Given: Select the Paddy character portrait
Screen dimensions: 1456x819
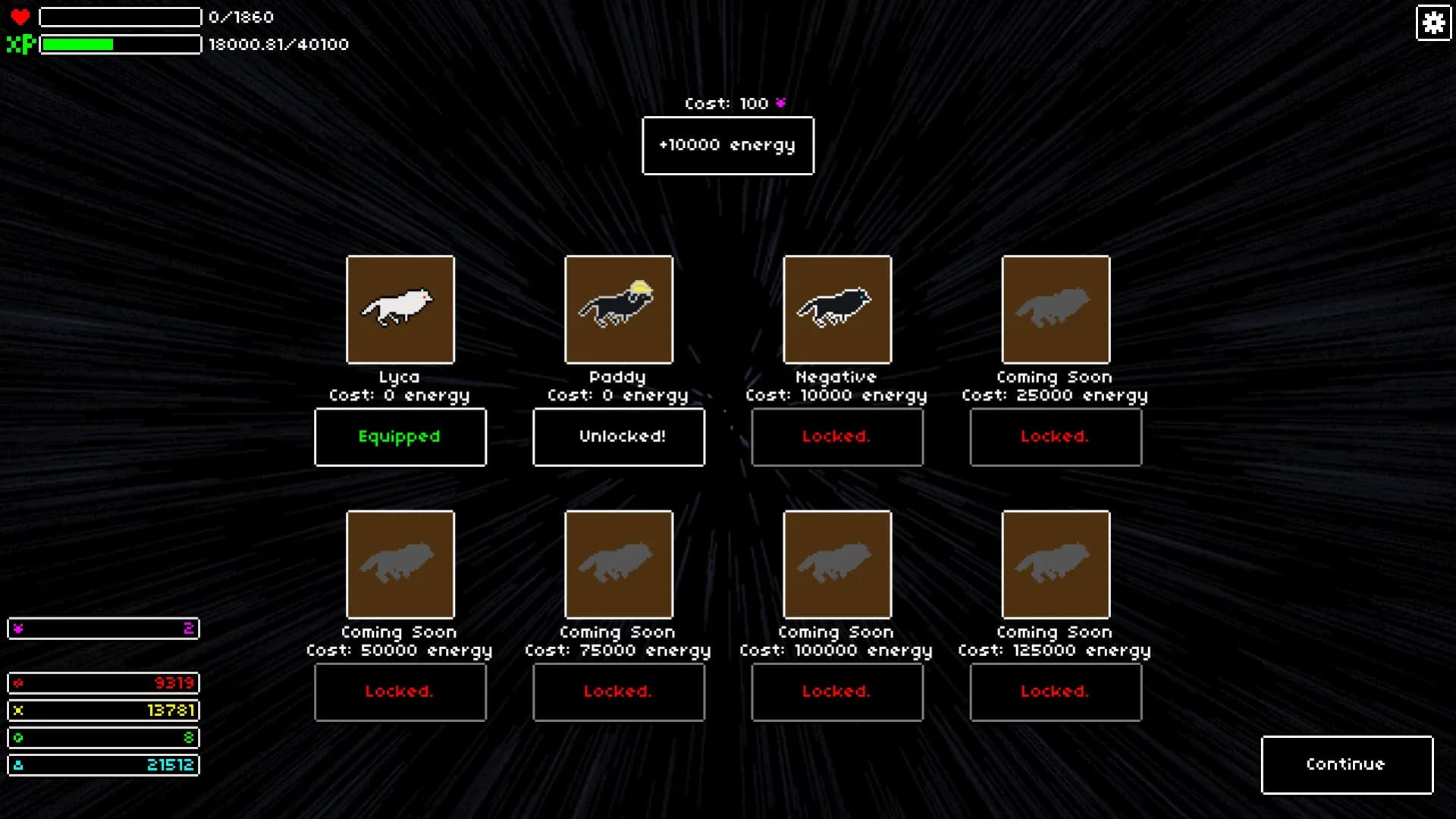Looking at the screenshot, I should click(619, 309).
